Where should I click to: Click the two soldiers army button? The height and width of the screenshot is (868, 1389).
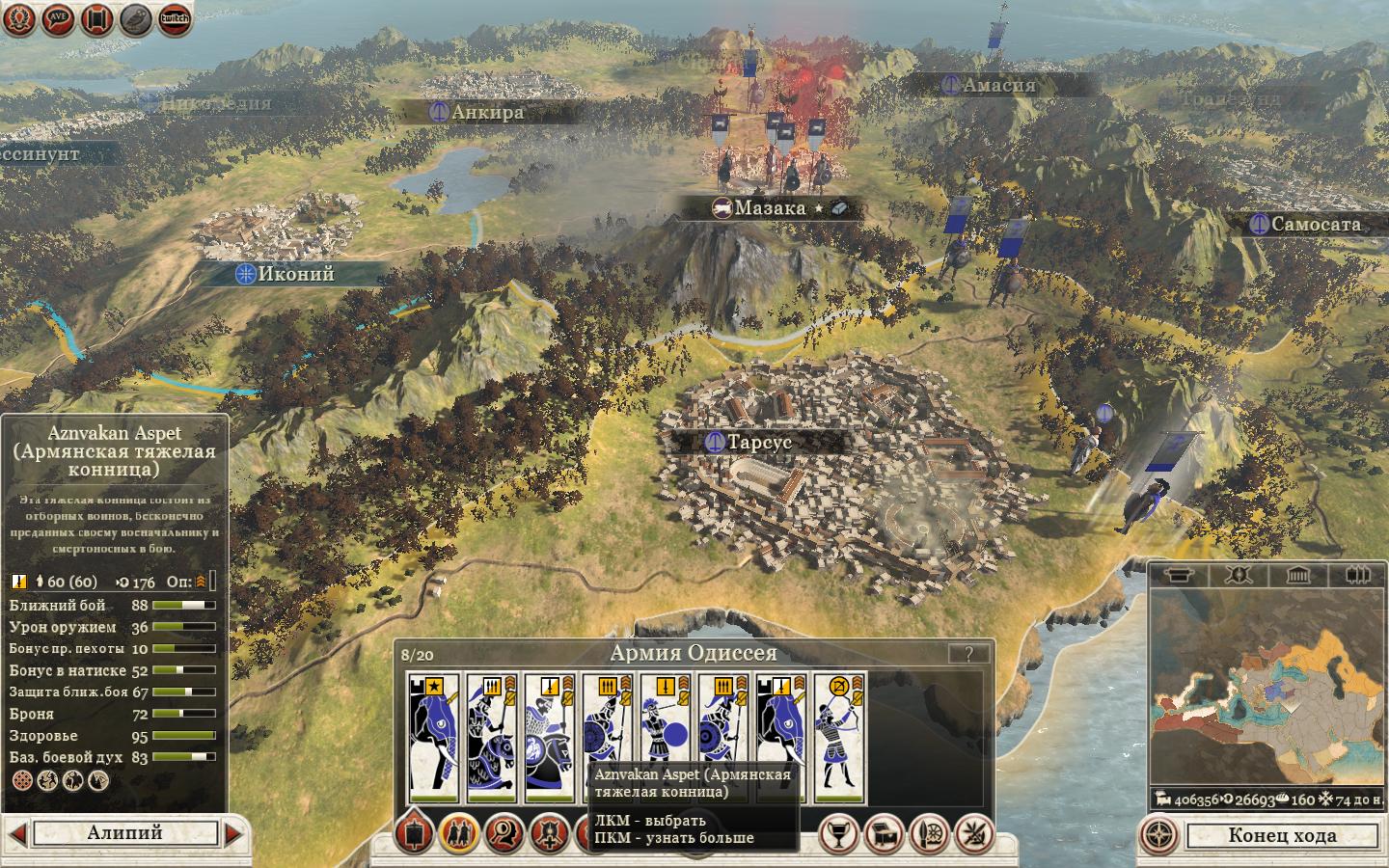(x=459, y=834)
